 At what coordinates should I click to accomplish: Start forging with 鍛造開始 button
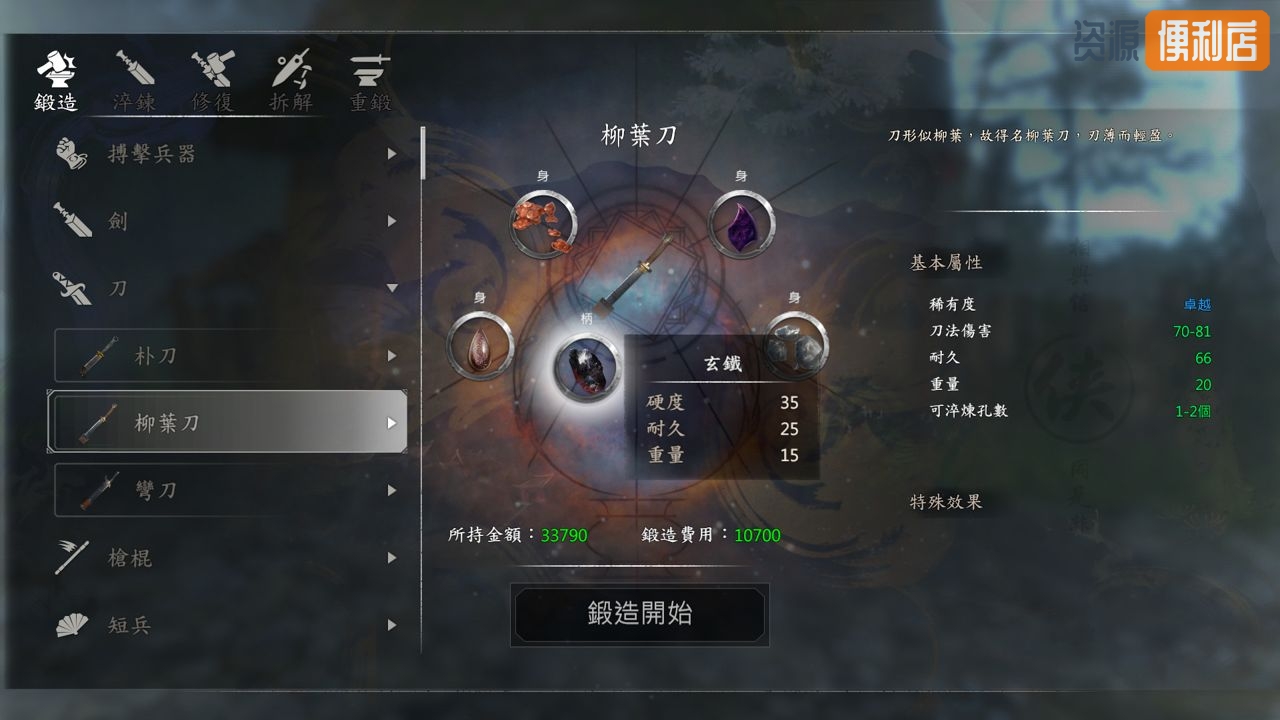click(639, 614)
